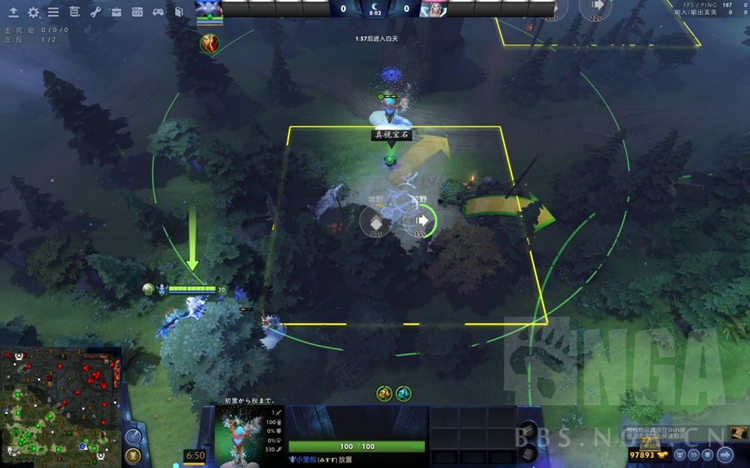This screenshot has height=468, width=750.
Task: Open the shop via the gold counter
Action: (x=648, y=455)
